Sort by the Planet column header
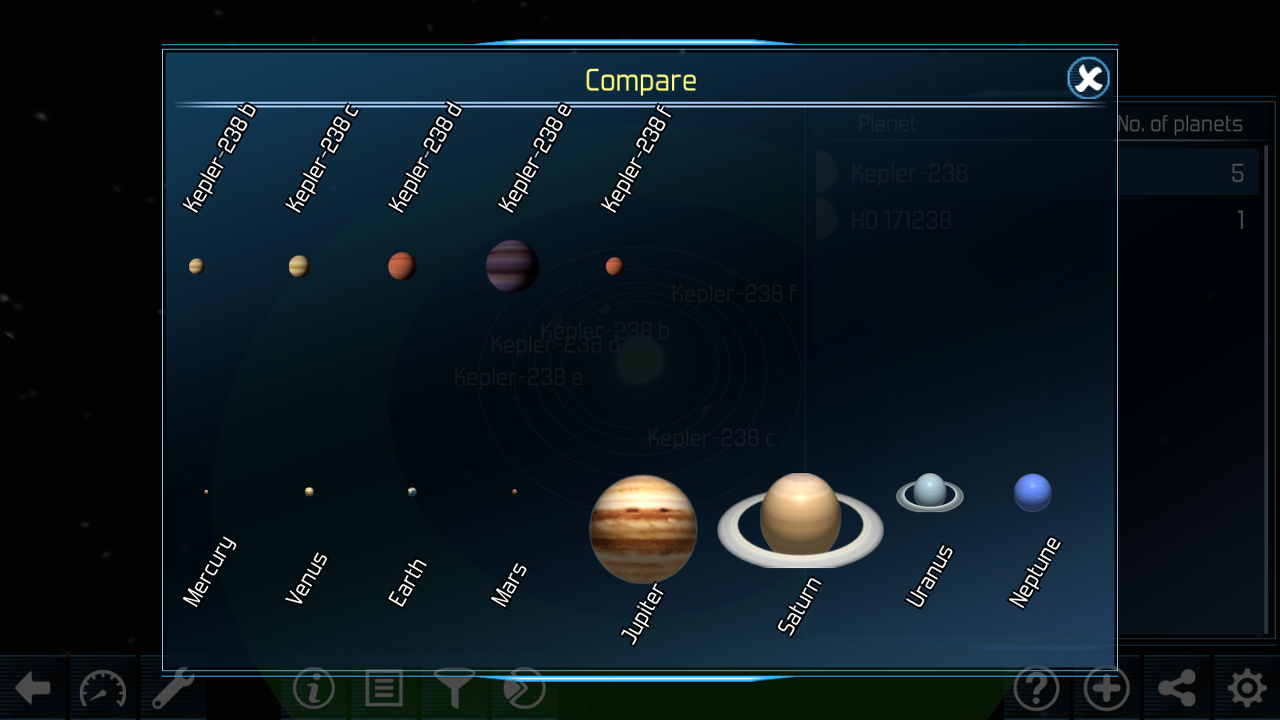This screenshot has width=1280, height=720. 887,123
